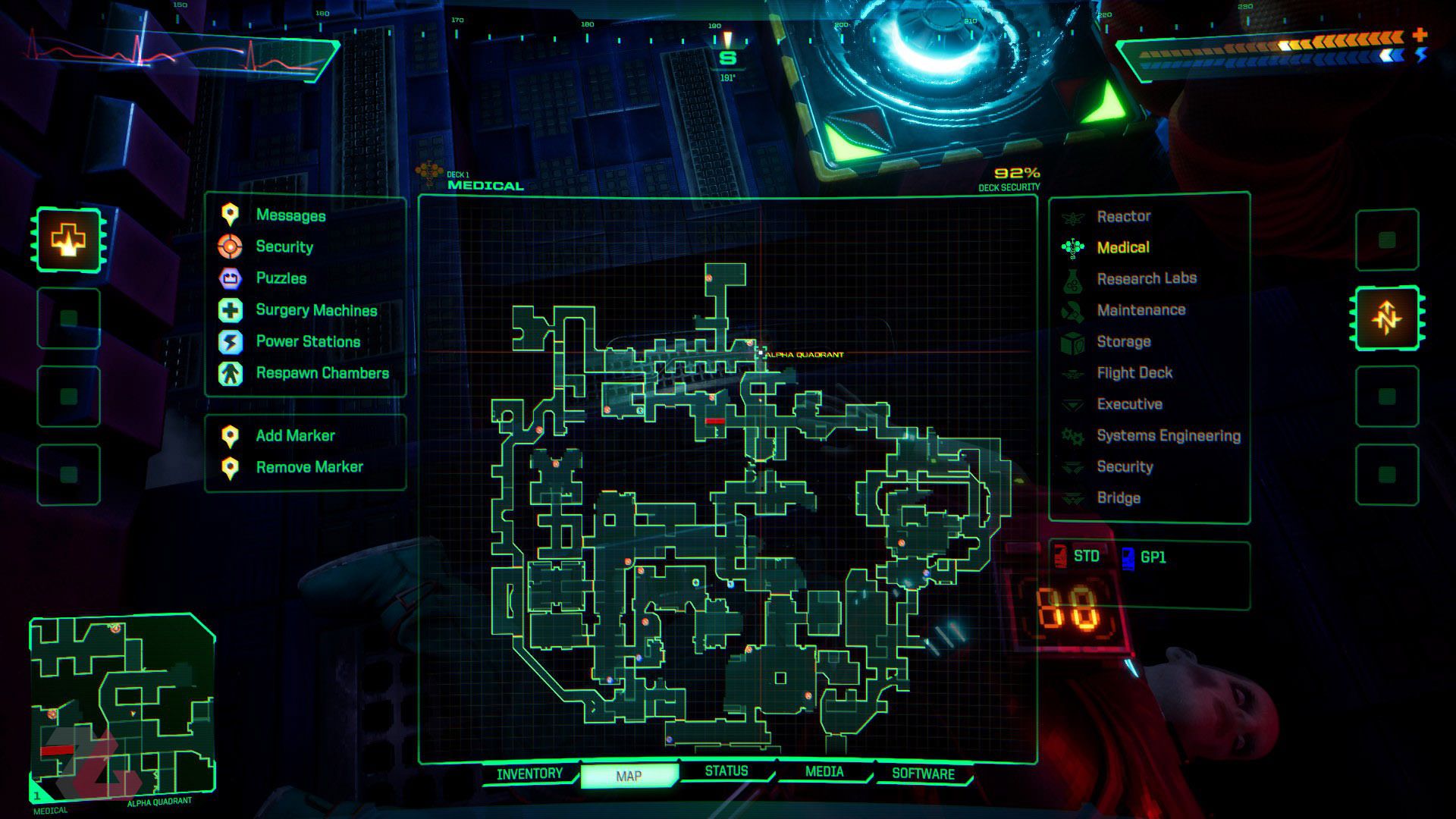This screenshot has height=819, width=1456.
Task: Show the Maintenance deck map
Action: click(x=1141, y=310)
